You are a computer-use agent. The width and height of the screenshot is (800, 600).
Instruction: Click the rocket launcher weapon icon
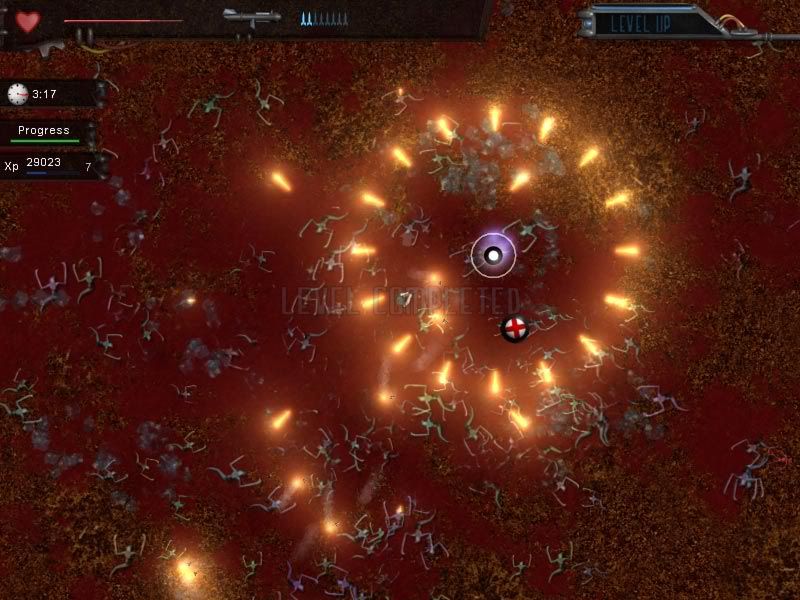pos(251,17)
